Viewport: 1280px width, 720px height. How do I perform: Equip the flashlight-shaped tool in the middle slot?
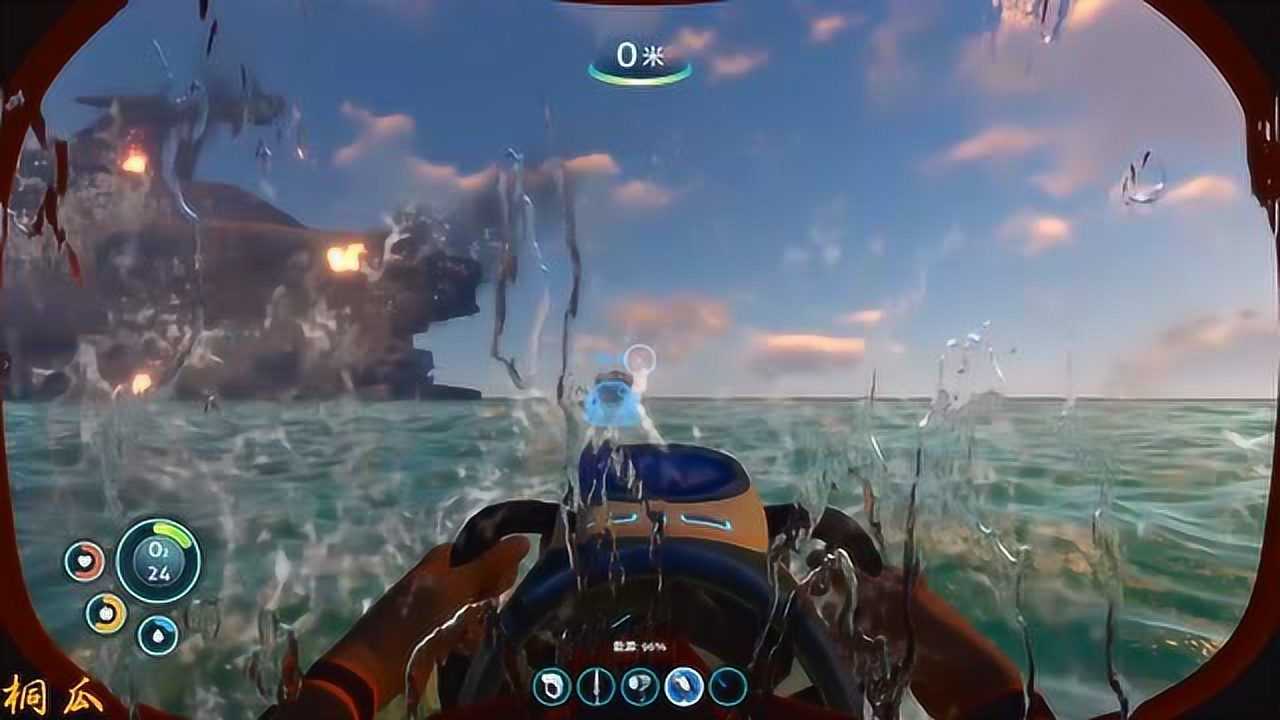click(640, 686)
